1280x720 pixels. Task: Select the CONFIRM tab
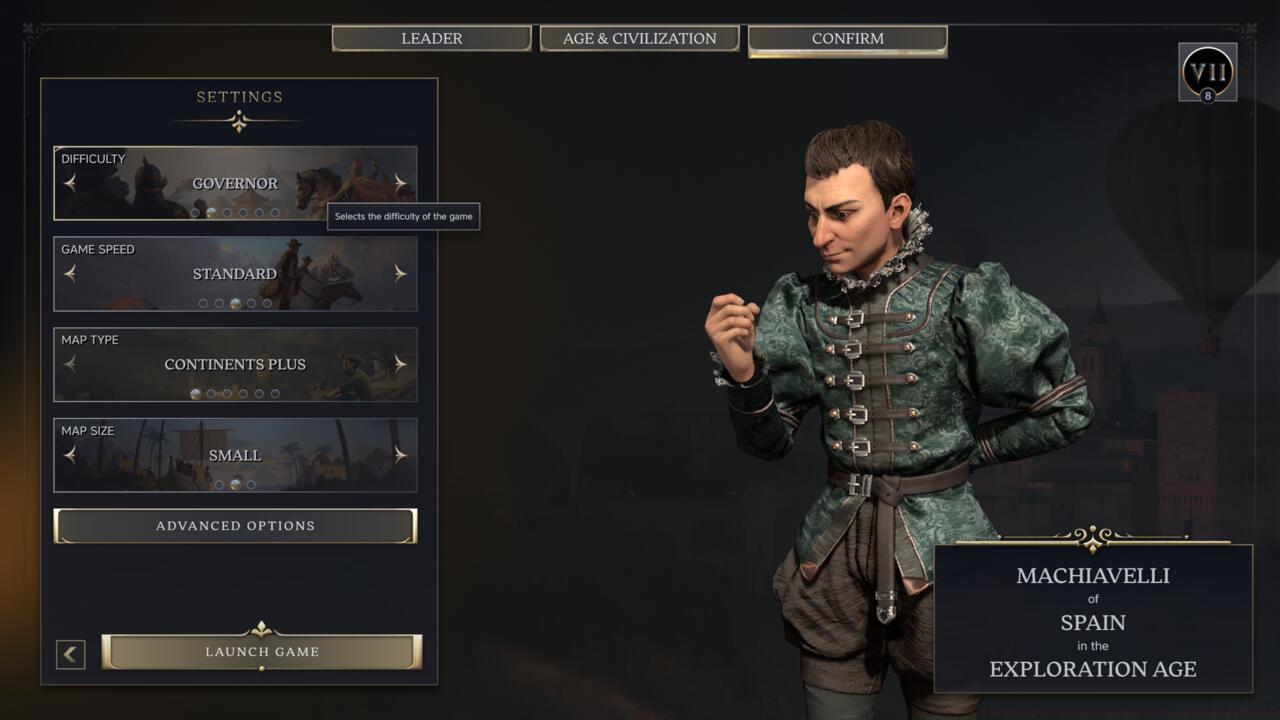(846, 38)
